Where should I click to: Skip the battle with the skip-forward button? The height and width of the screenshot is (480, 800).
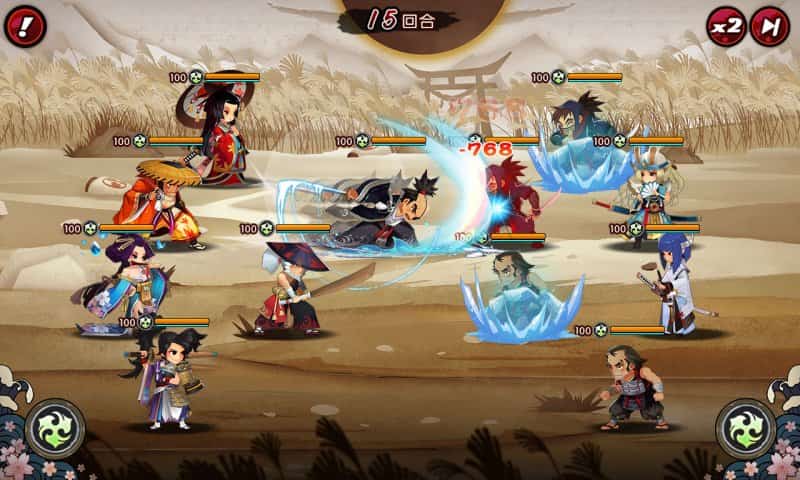[x=770, y=26]
